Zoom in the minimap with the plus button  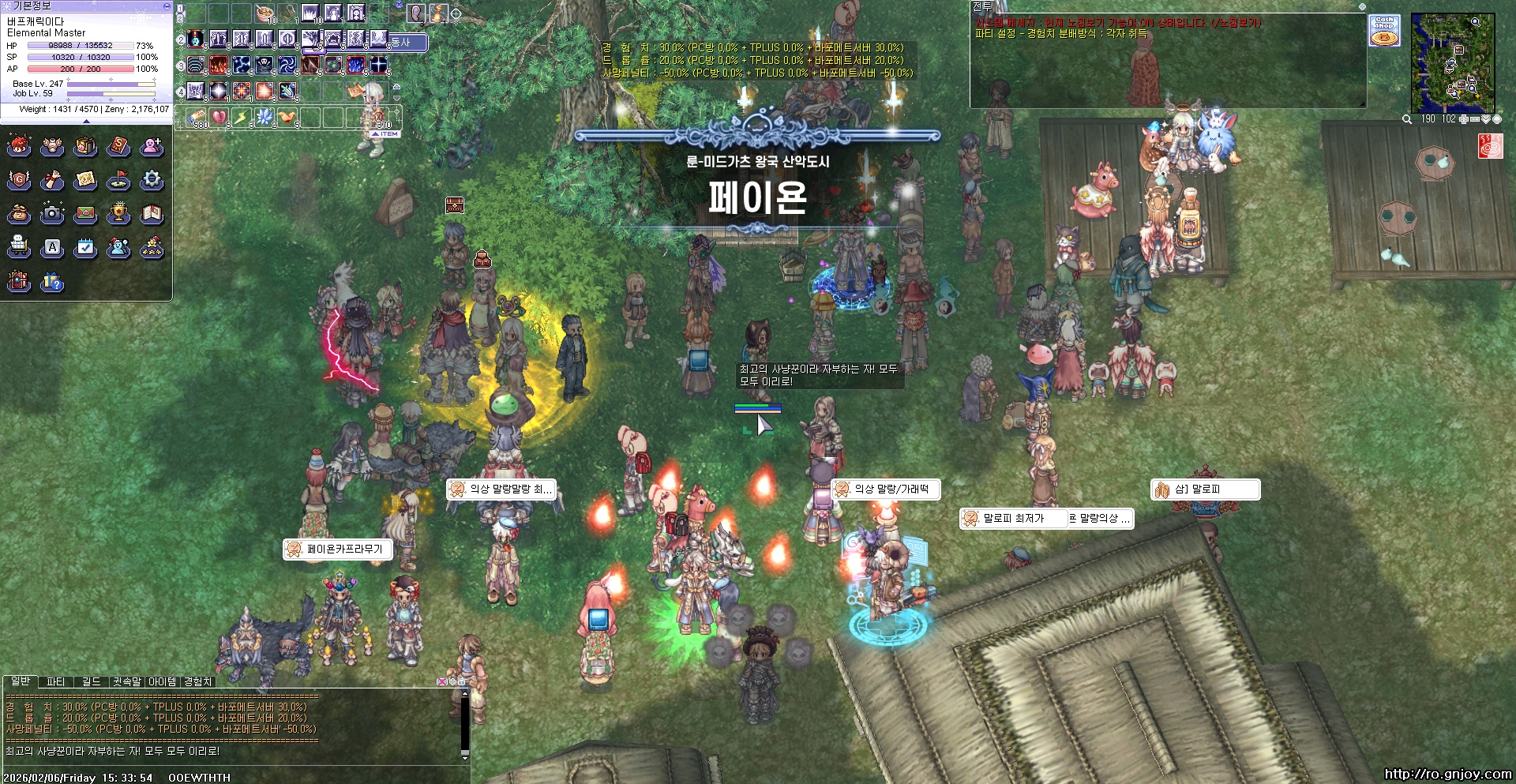[1463, 118]
